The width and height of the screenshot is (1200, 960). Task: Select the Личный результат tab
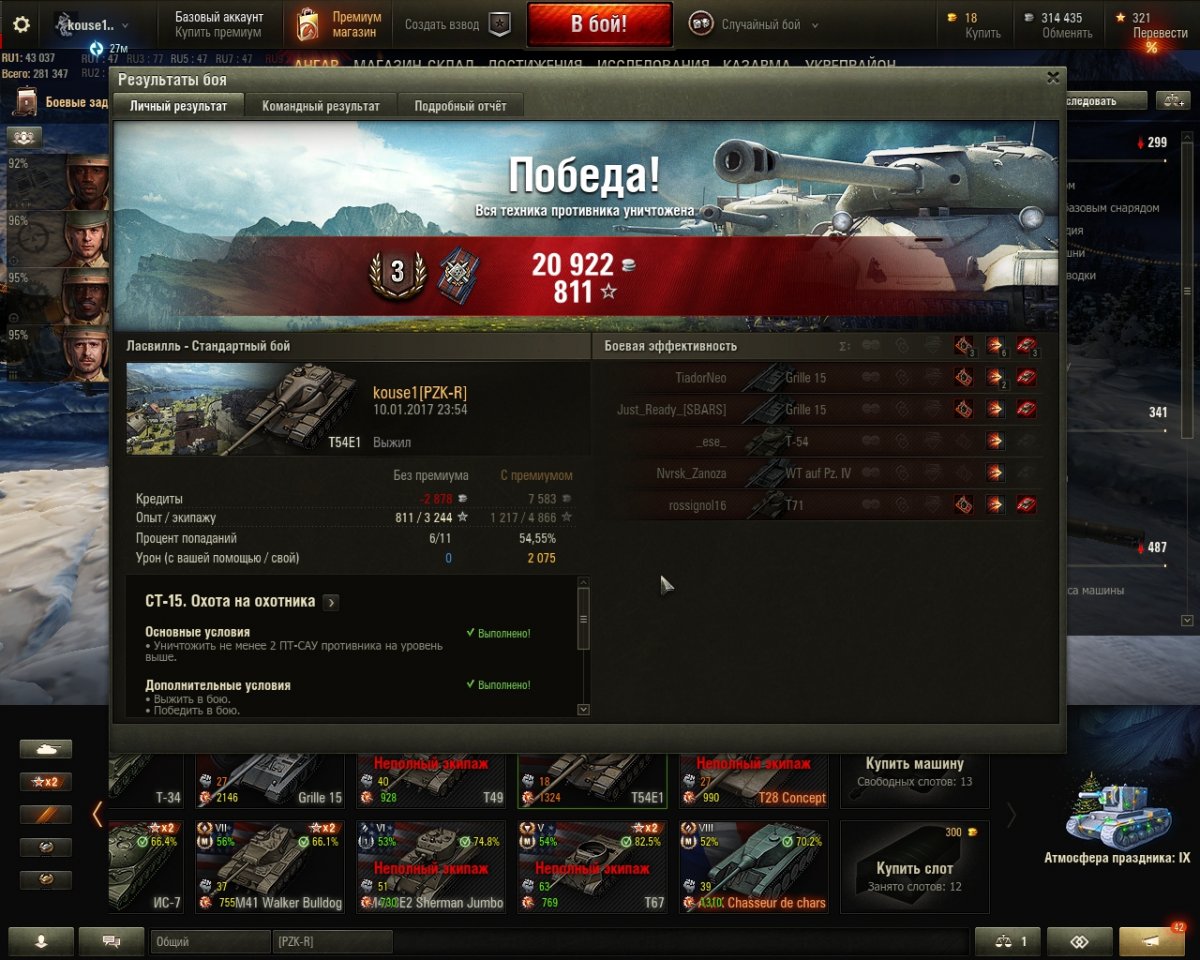tap(178, 106)
